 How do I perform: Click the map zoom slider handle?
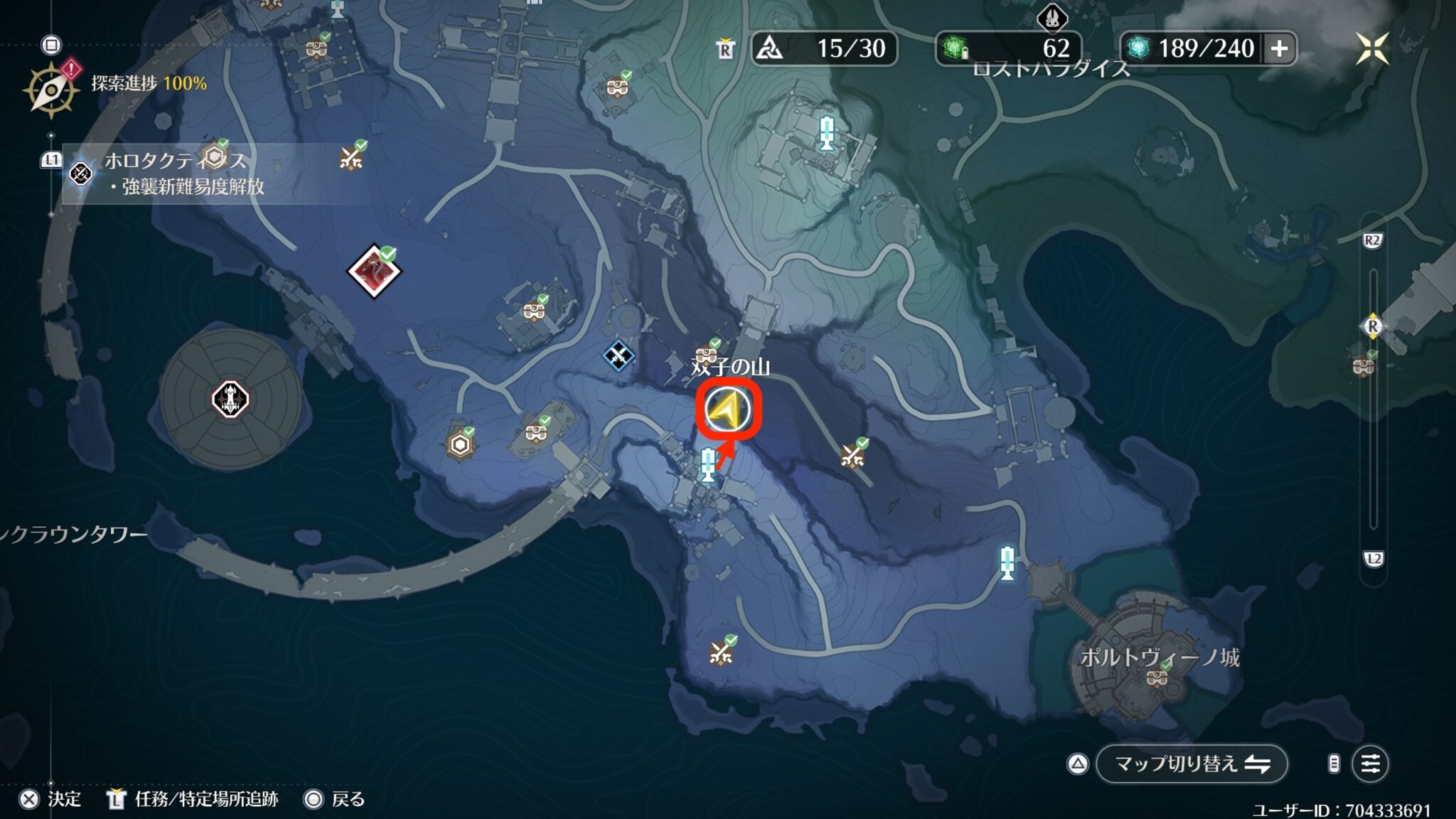[1372, 326]
